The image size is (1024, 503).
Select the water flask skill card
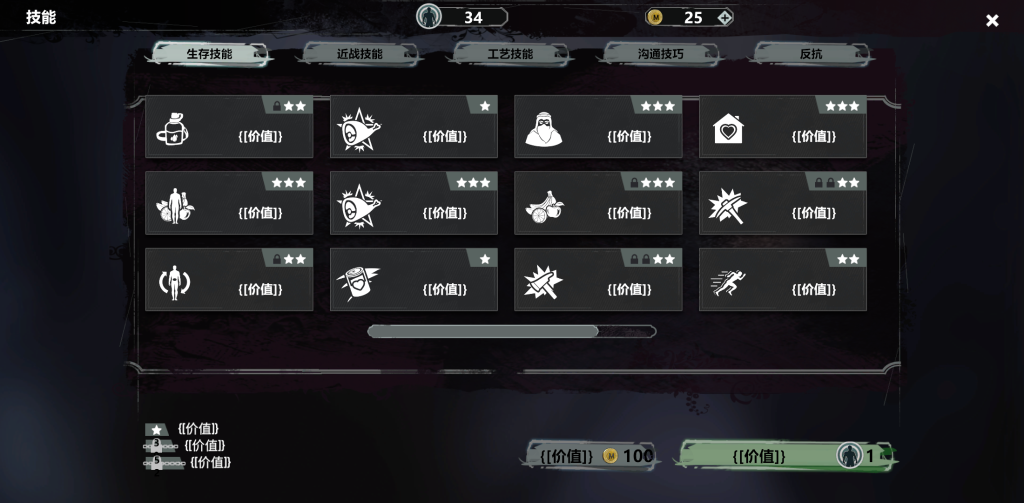click(229, 127)
